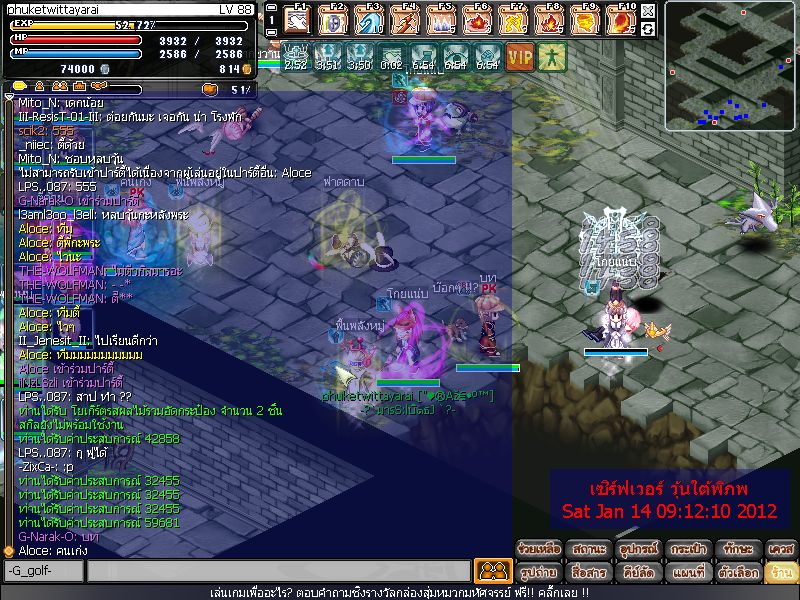The width and height of the screenshot is (800, 600).
Task: Open the สถานะ (Status) window
Action: [586, 549]
